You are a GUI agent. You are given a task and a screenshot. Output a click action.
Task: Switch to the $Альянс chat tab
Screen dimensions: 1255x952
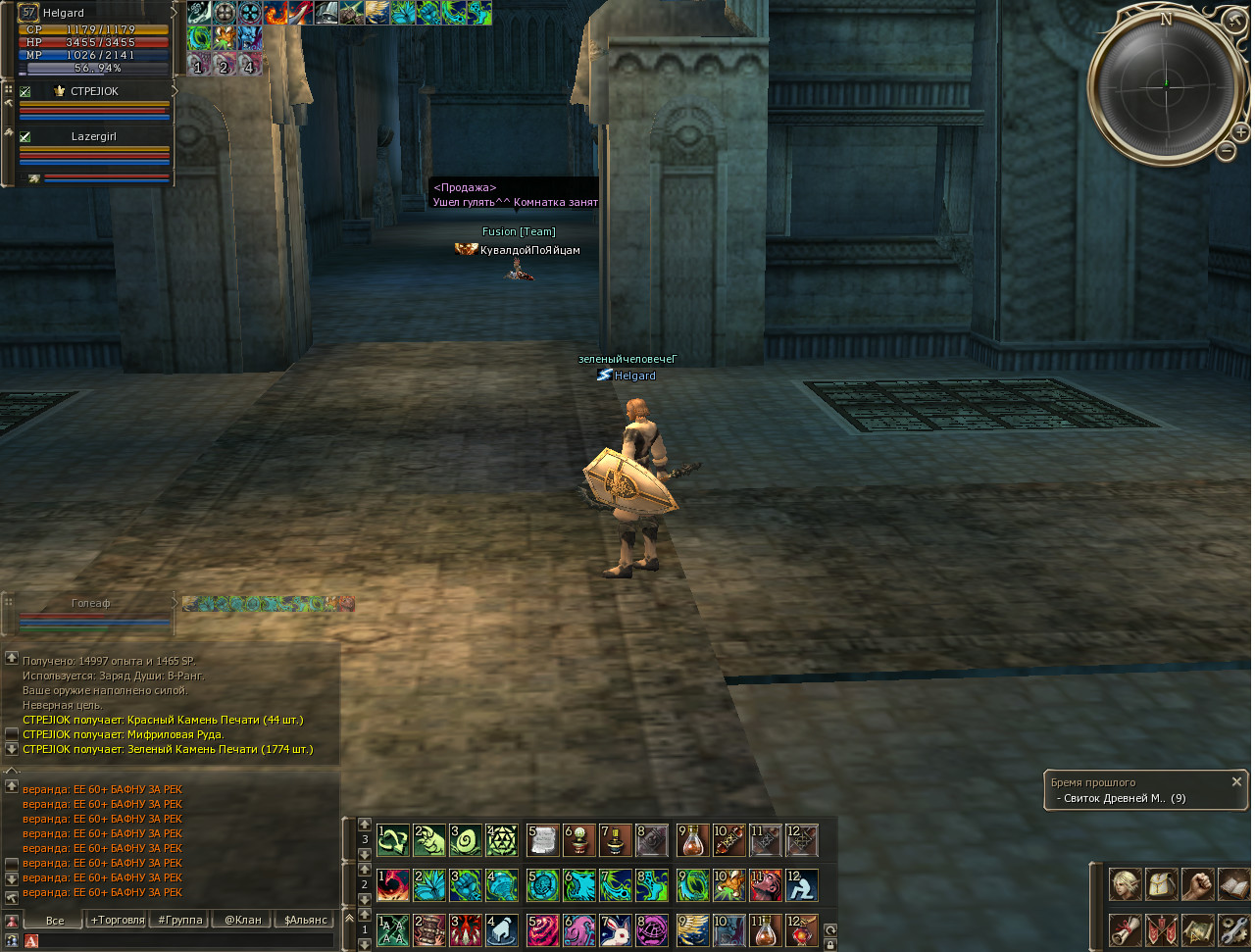[304, 921]
